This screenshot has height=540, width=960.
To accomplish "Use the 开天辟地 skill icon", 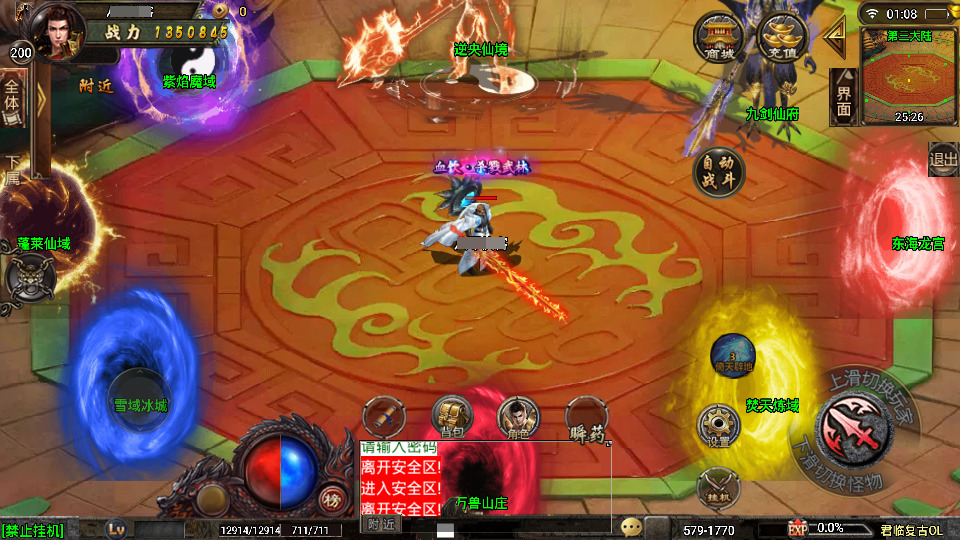I will (x=733, y=354).
